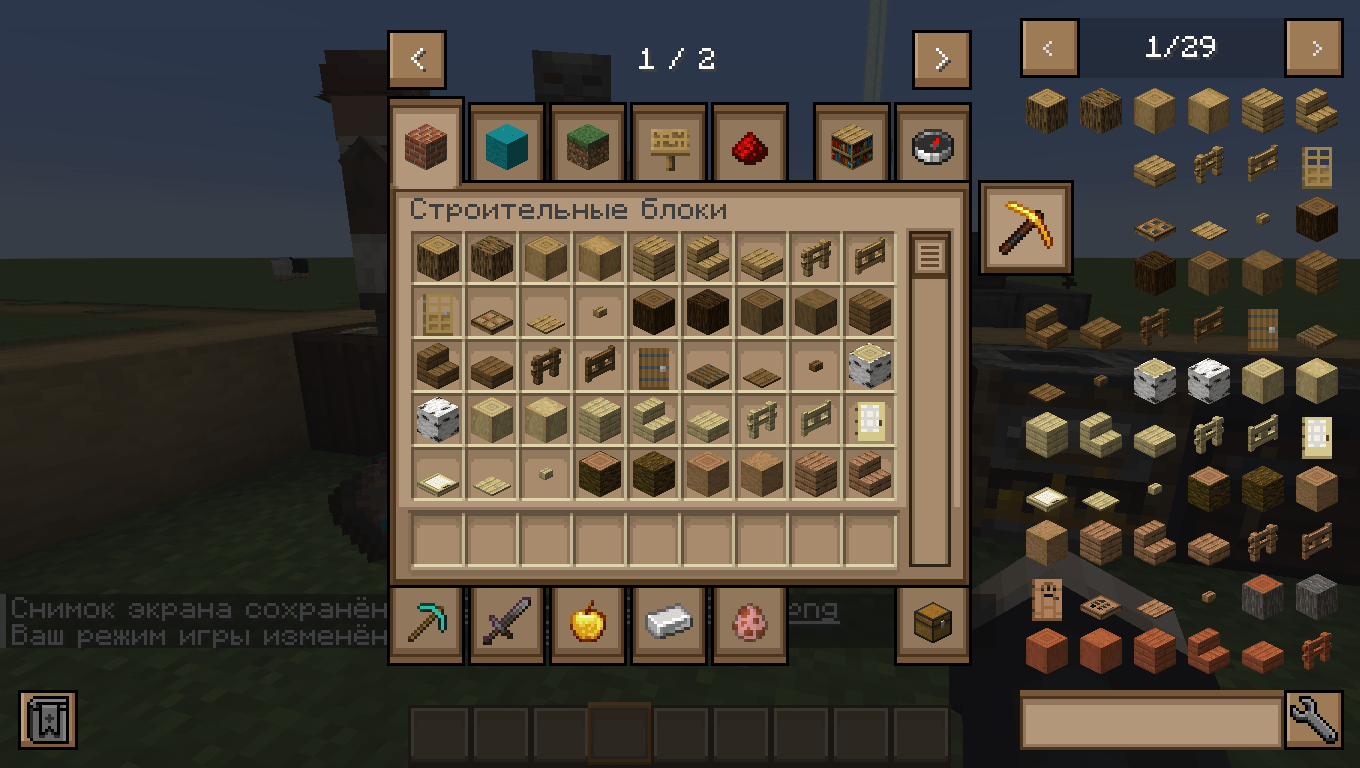Select the colored blocks tab icon

(506, 143)
